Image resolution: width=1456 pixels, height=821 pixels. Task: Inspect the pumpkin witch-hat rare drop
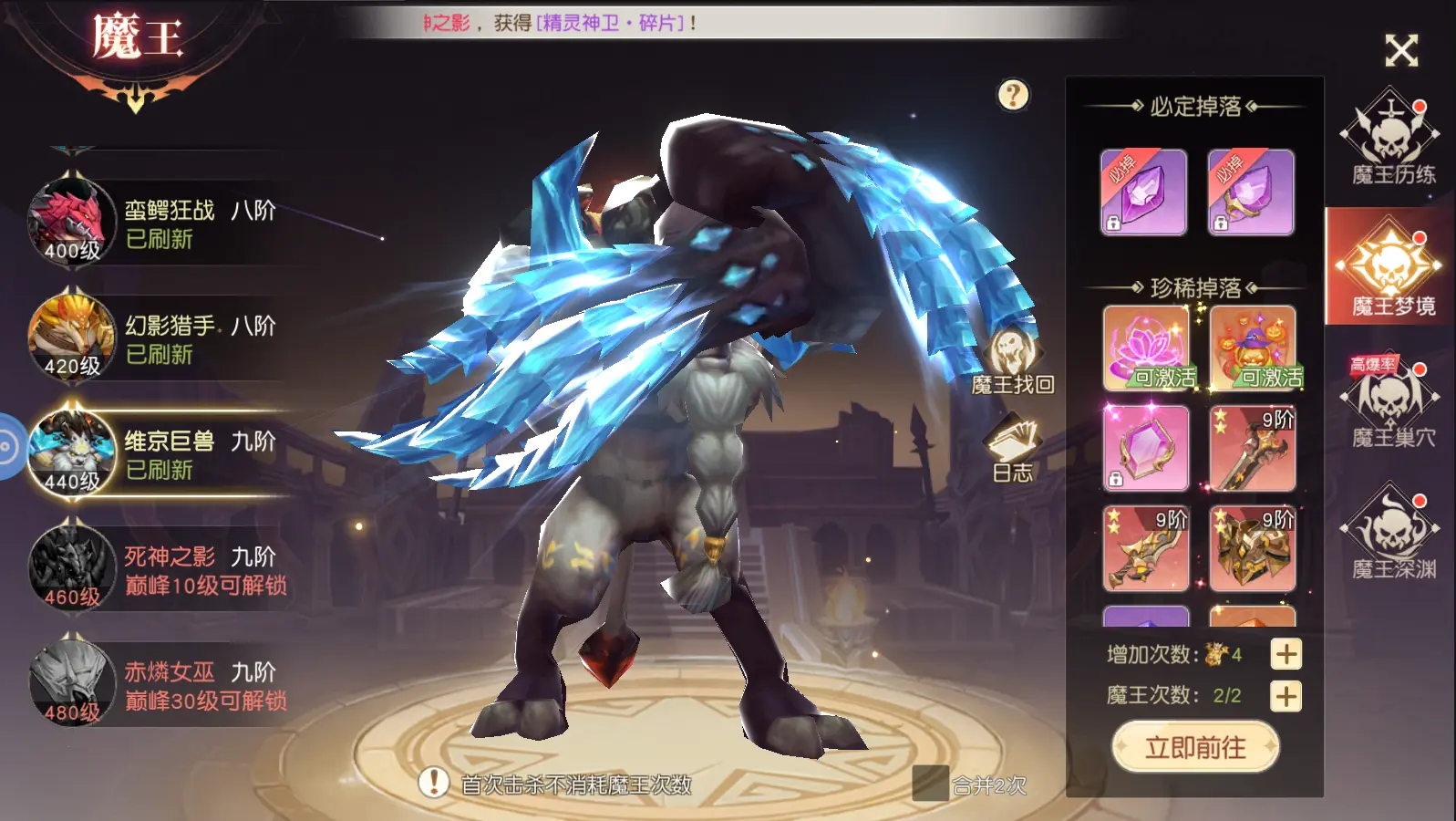[1253, 348]
